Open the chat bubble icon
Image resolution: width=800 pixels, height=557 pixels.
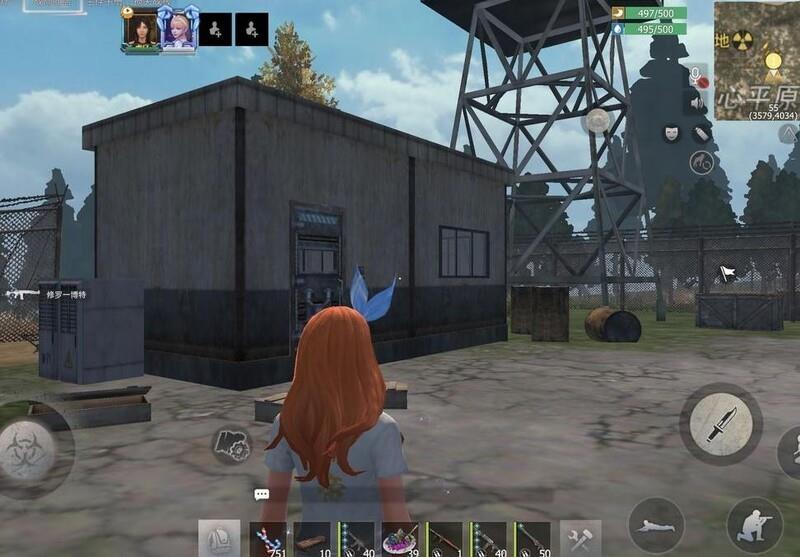coord(261,494)
